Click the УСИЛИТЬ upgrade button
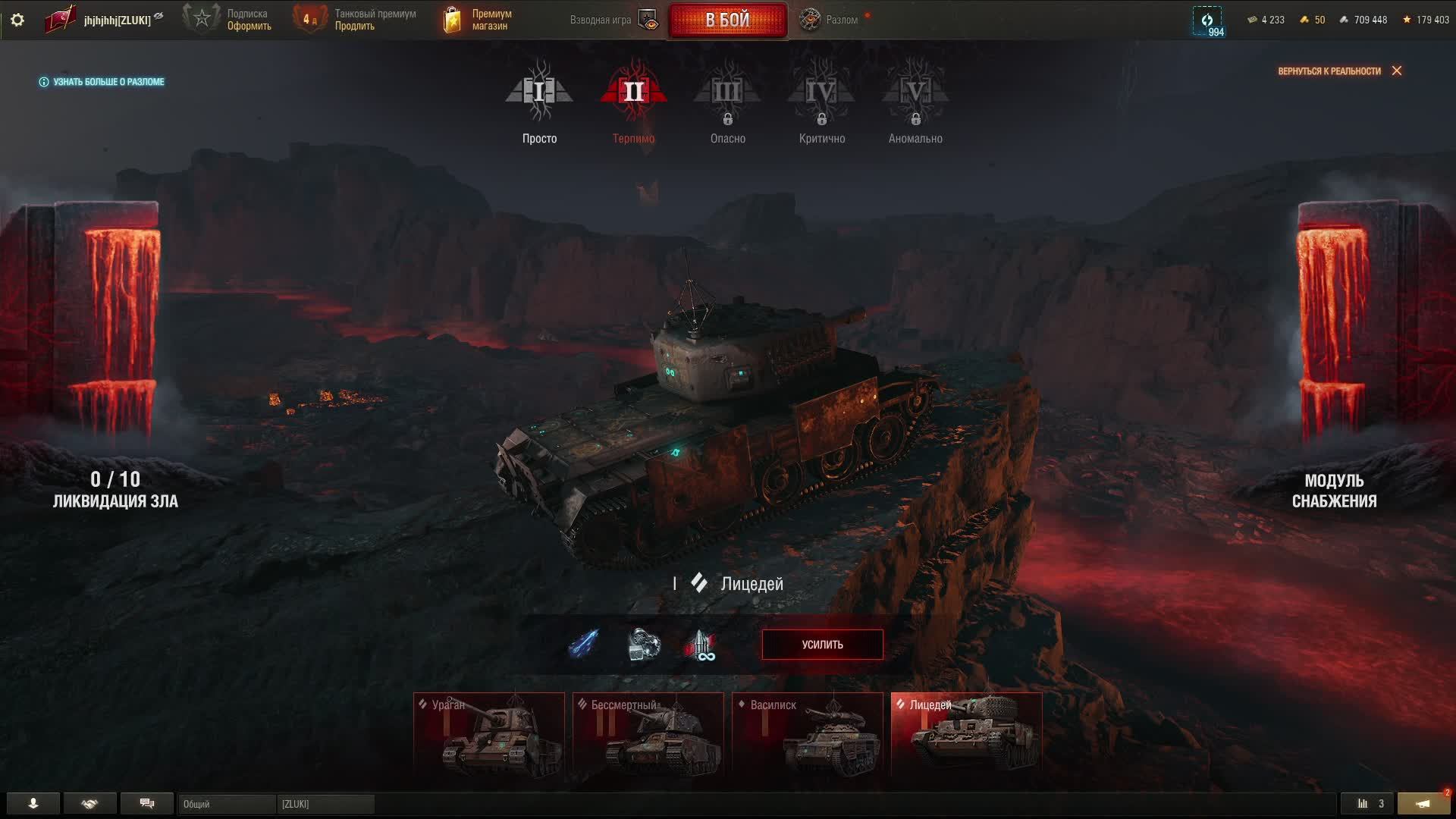 coord(822,645)
